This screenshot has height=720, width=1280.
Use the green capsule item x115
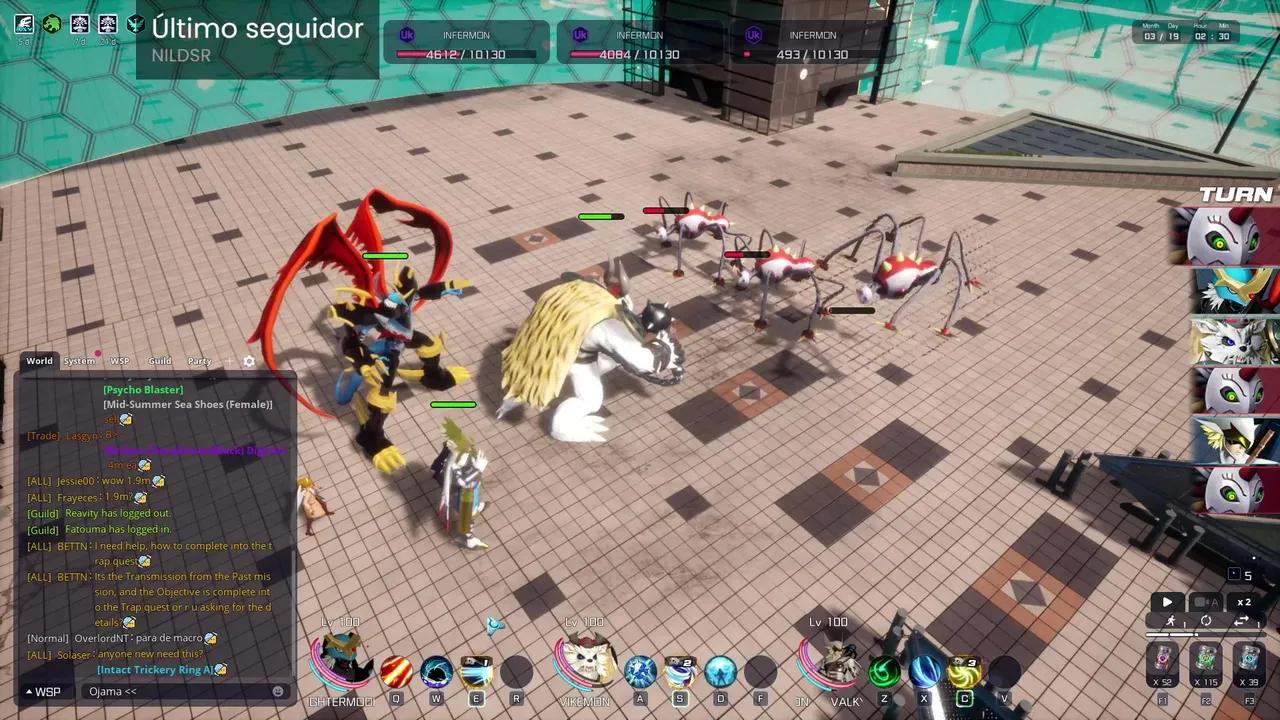(x=1206, y=661)
